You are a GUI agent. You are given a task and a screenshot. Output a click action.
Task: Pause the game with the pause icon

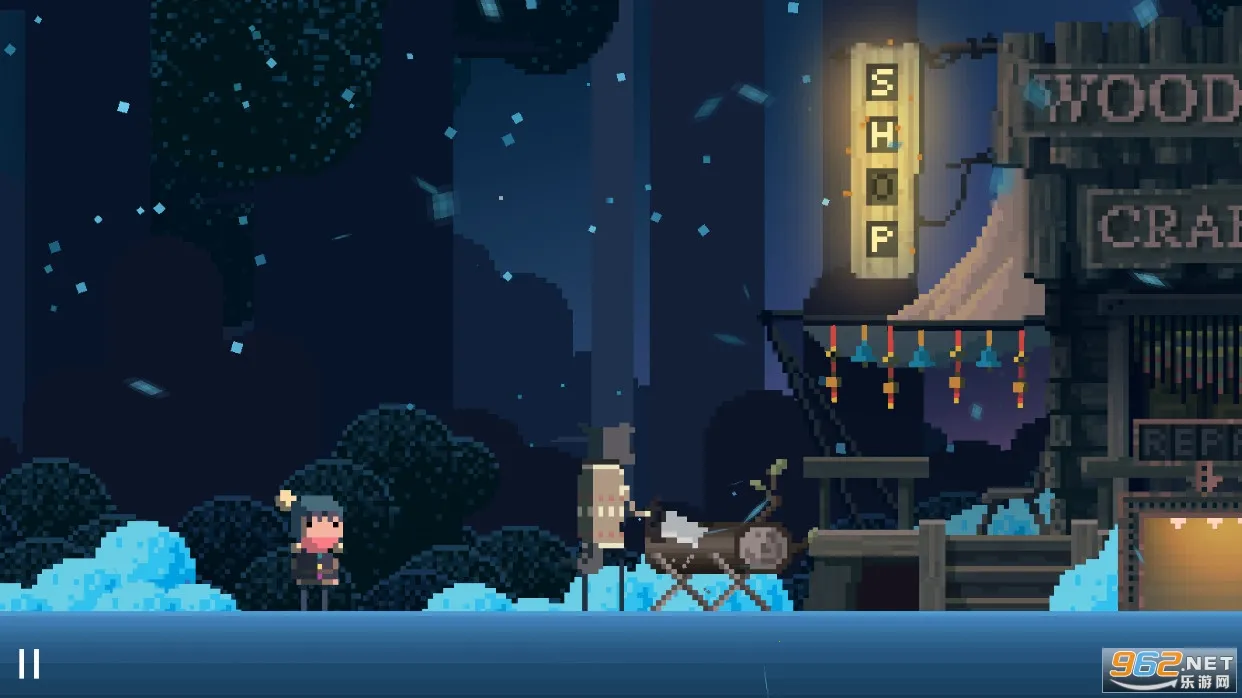coord(29,663)
